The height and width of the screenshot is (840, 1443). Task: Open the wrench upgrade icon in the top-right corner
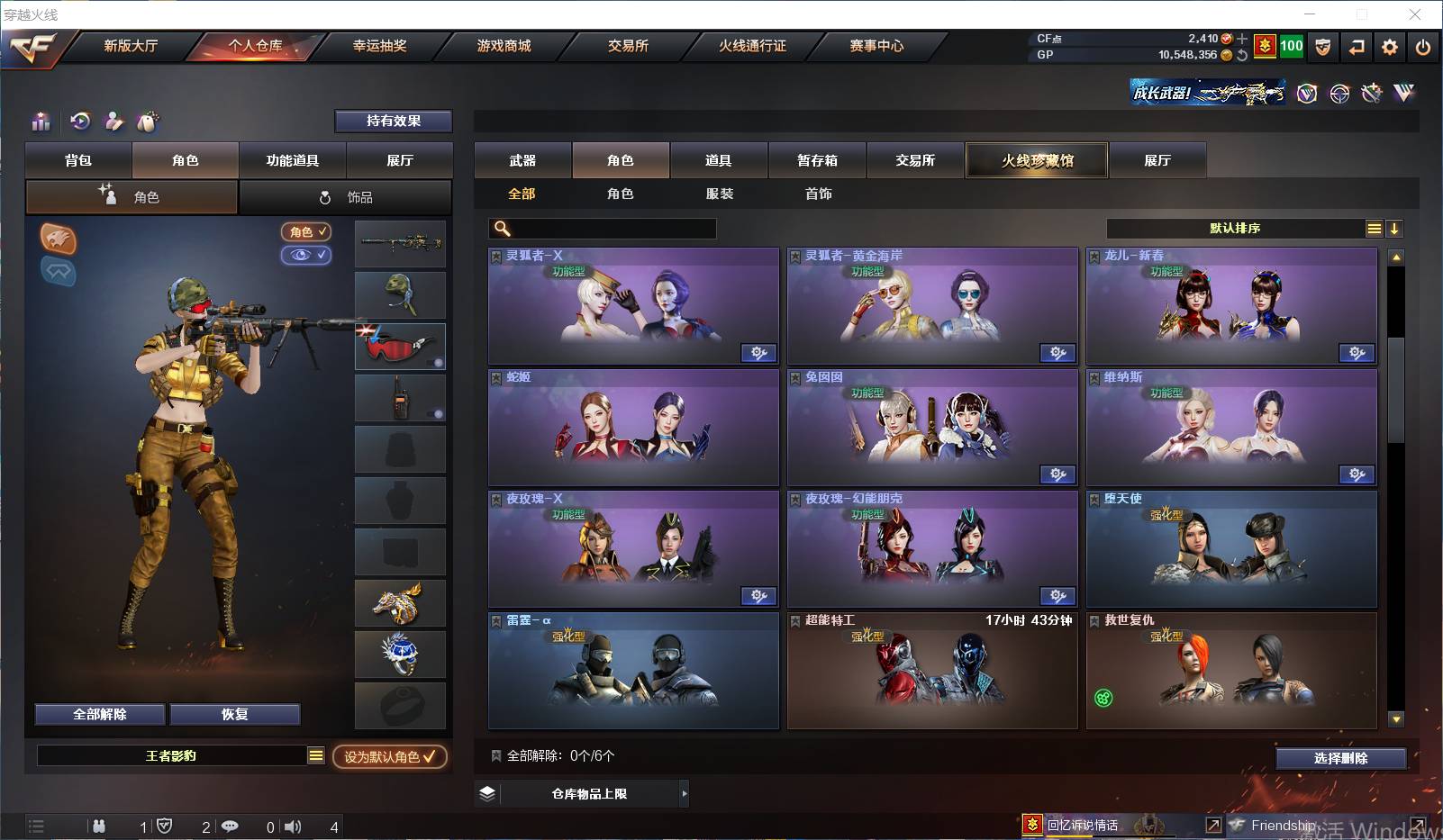coord(1372,93)
